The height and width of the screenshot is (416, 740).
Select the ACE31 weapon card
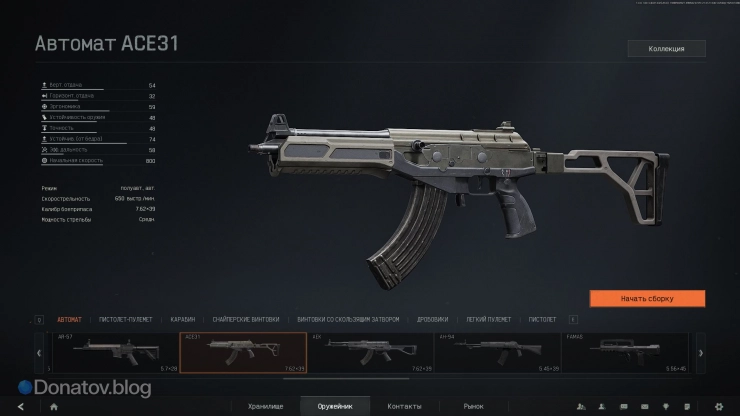[243, 352]
